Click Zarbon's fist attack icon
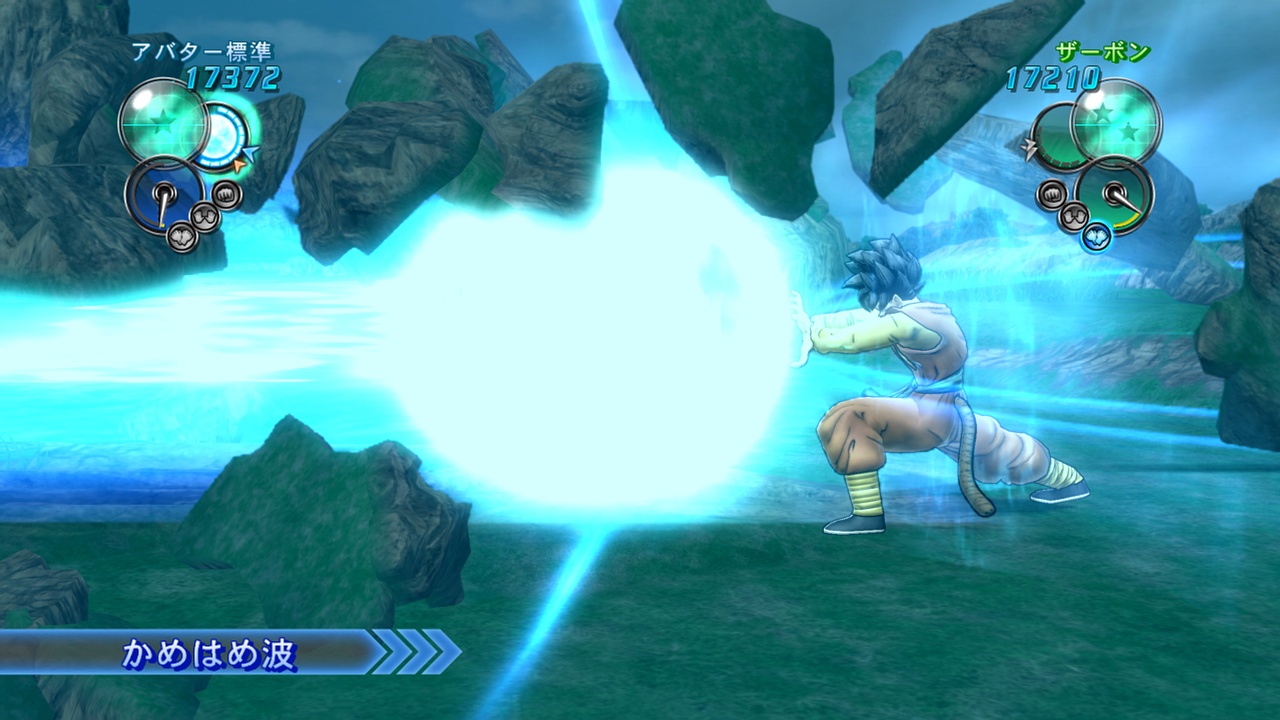Screen dimensions: 1280x720 click(1051, 194)
